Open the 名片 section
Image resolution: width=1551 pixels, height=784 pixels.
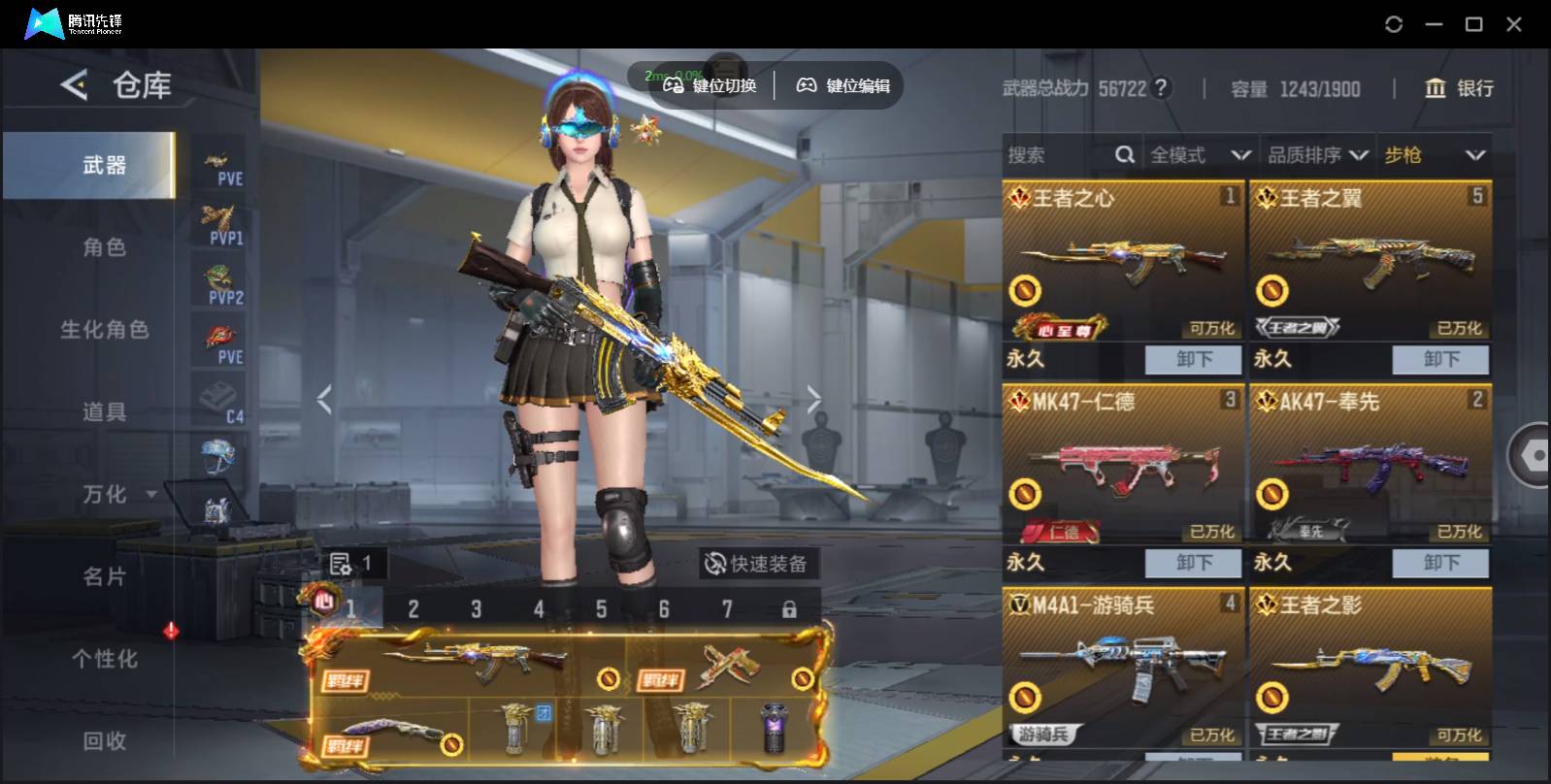[x=104, y=577]
